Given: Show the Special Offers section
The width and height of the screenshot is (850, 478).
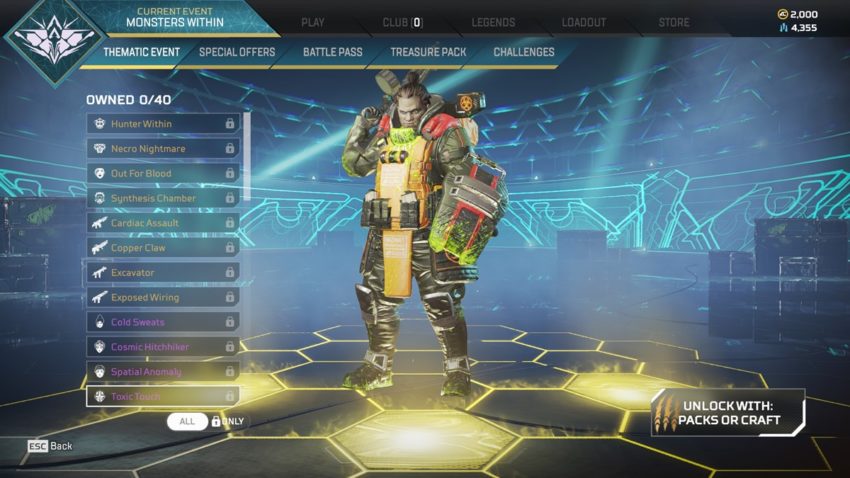Looking at the screenshot, I should tap(237, 52).
